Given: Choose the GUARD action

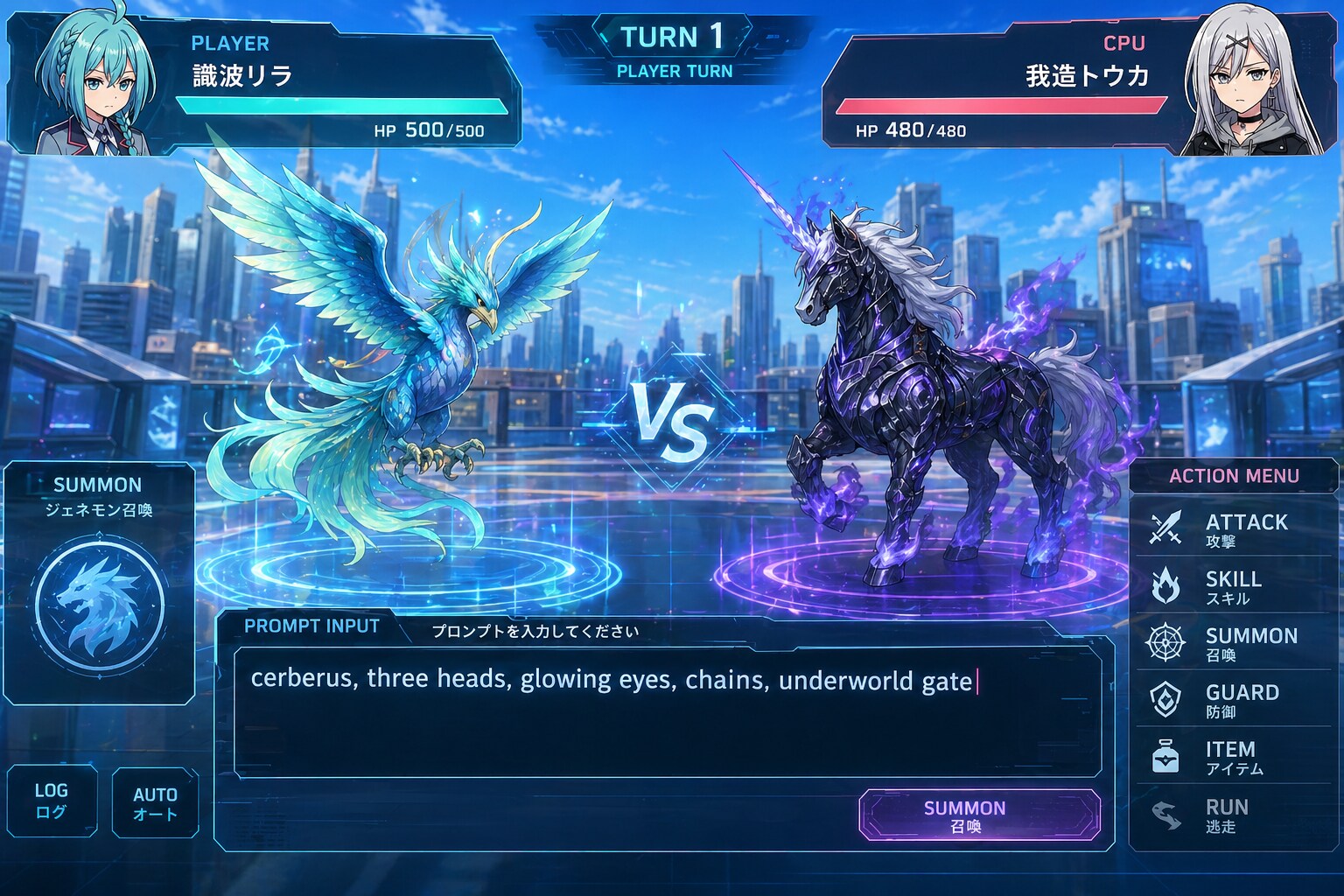Looking at the screenshot, I should point(1234,699).
